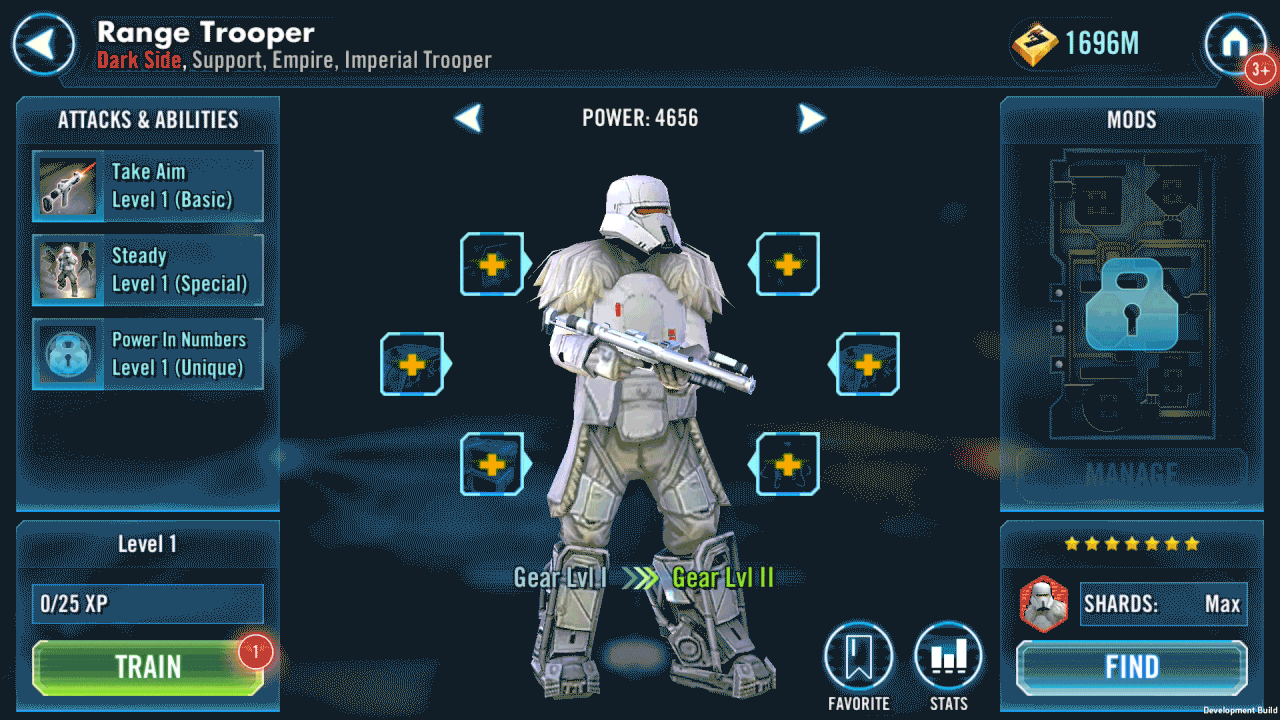View the Power In Numbers unique ability

coord(148,354)
